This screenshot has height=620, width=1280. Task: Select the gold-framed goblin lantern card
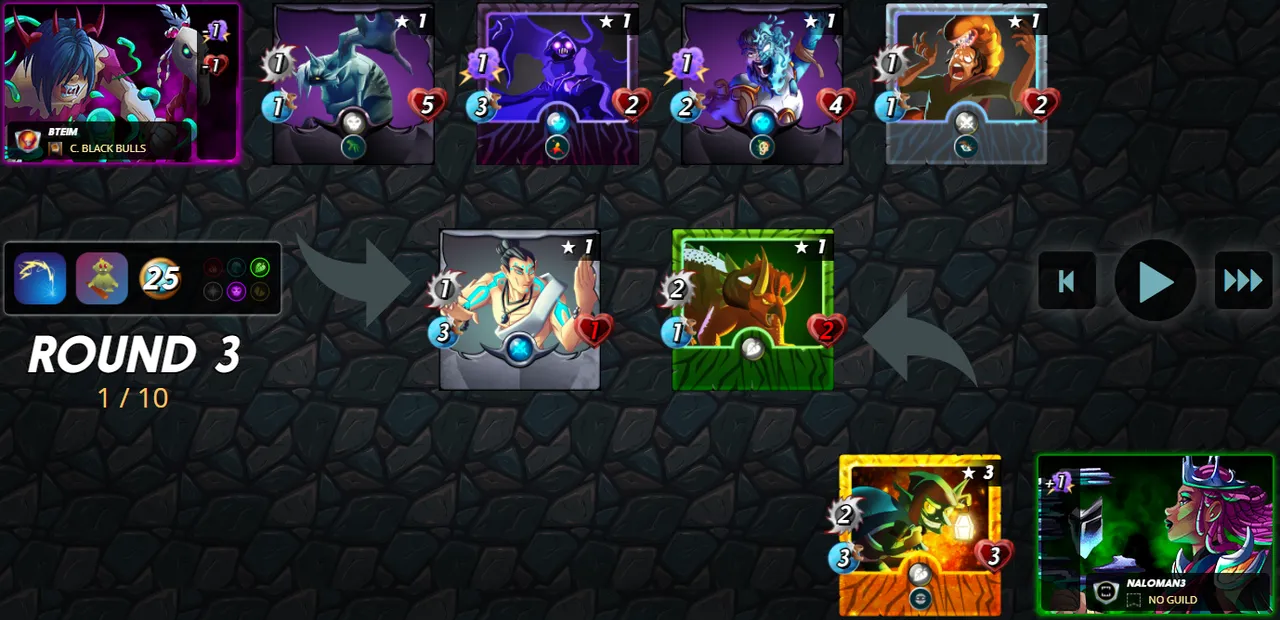click(x=919, y=534)
